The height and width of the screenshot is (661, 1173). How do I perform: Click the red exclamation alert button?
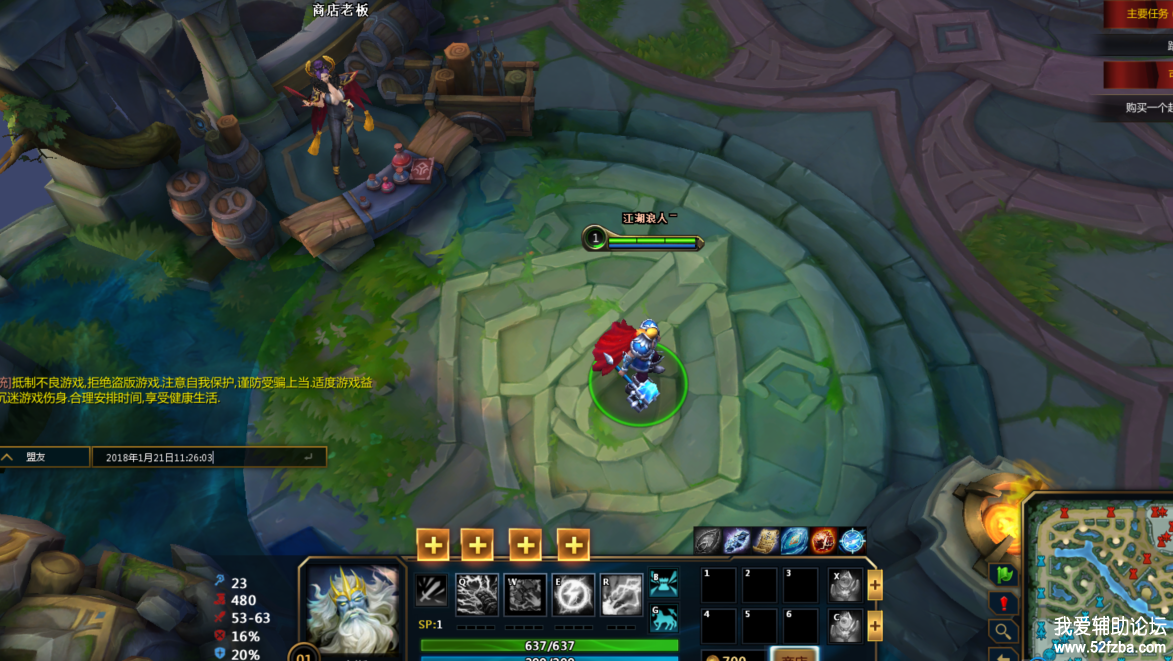(x=1003, y=603)
